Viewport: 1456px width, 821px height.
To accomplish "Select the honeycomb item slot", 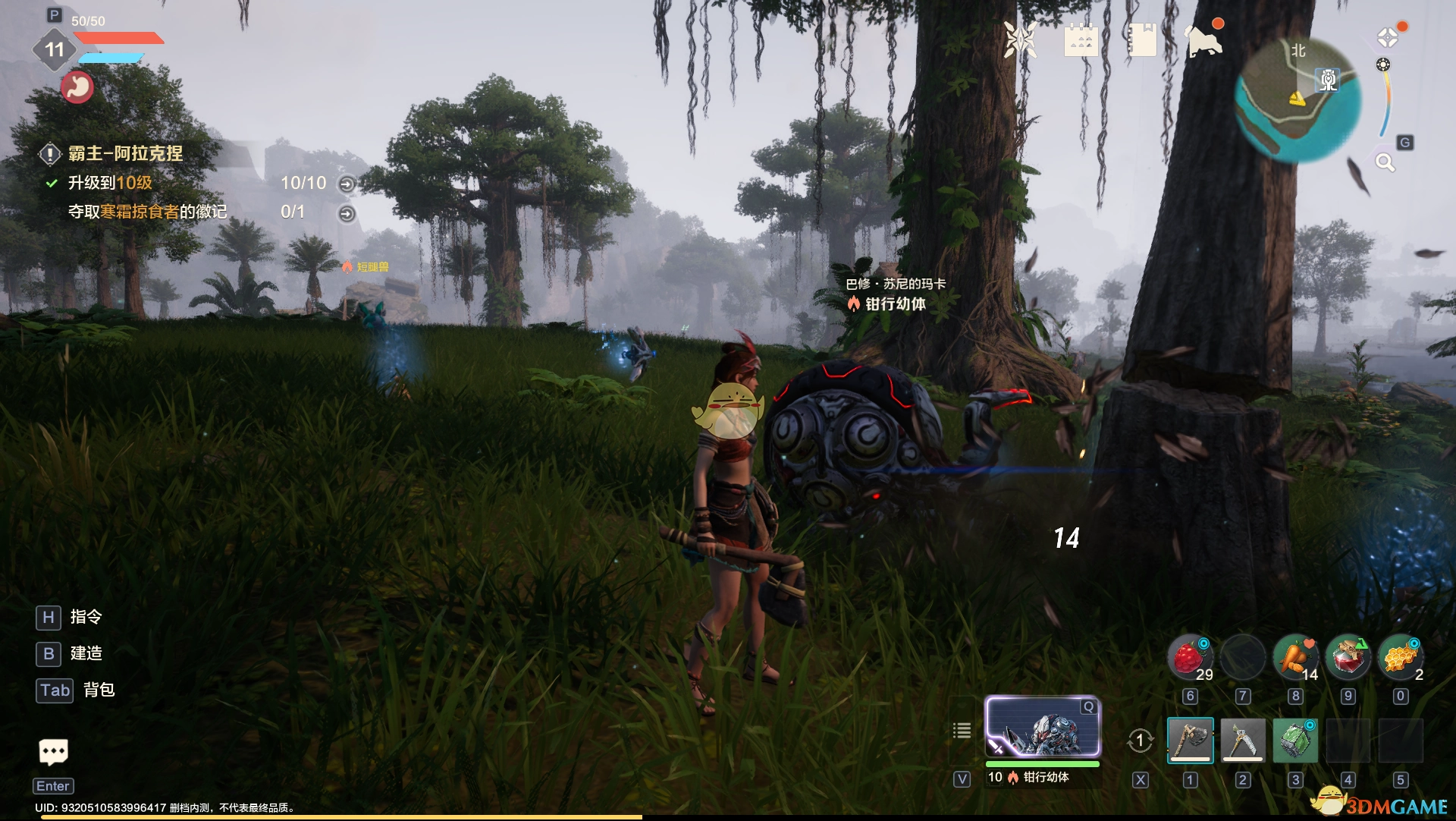I will 1400,656.
